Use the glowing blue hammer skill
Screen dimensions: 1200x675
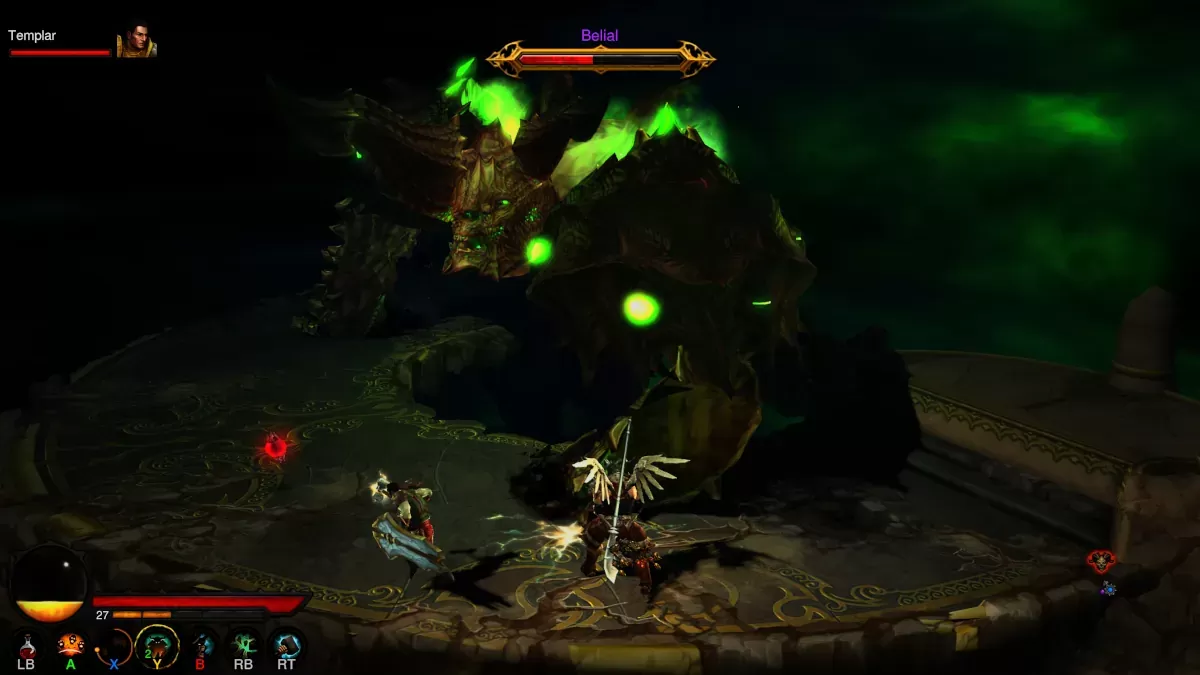(287, 644)
